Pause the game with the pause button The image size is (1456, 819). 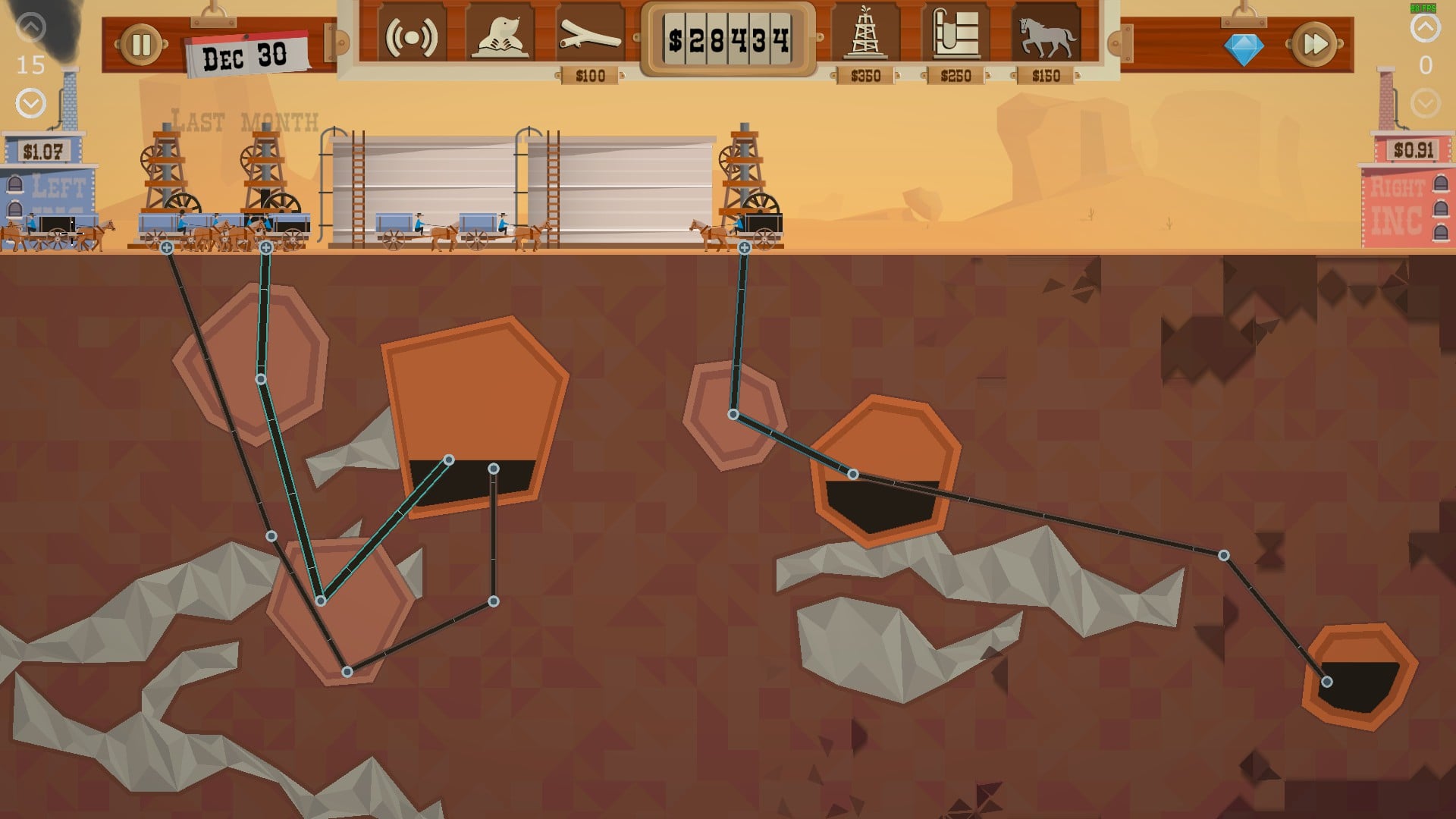coord(141,45)
